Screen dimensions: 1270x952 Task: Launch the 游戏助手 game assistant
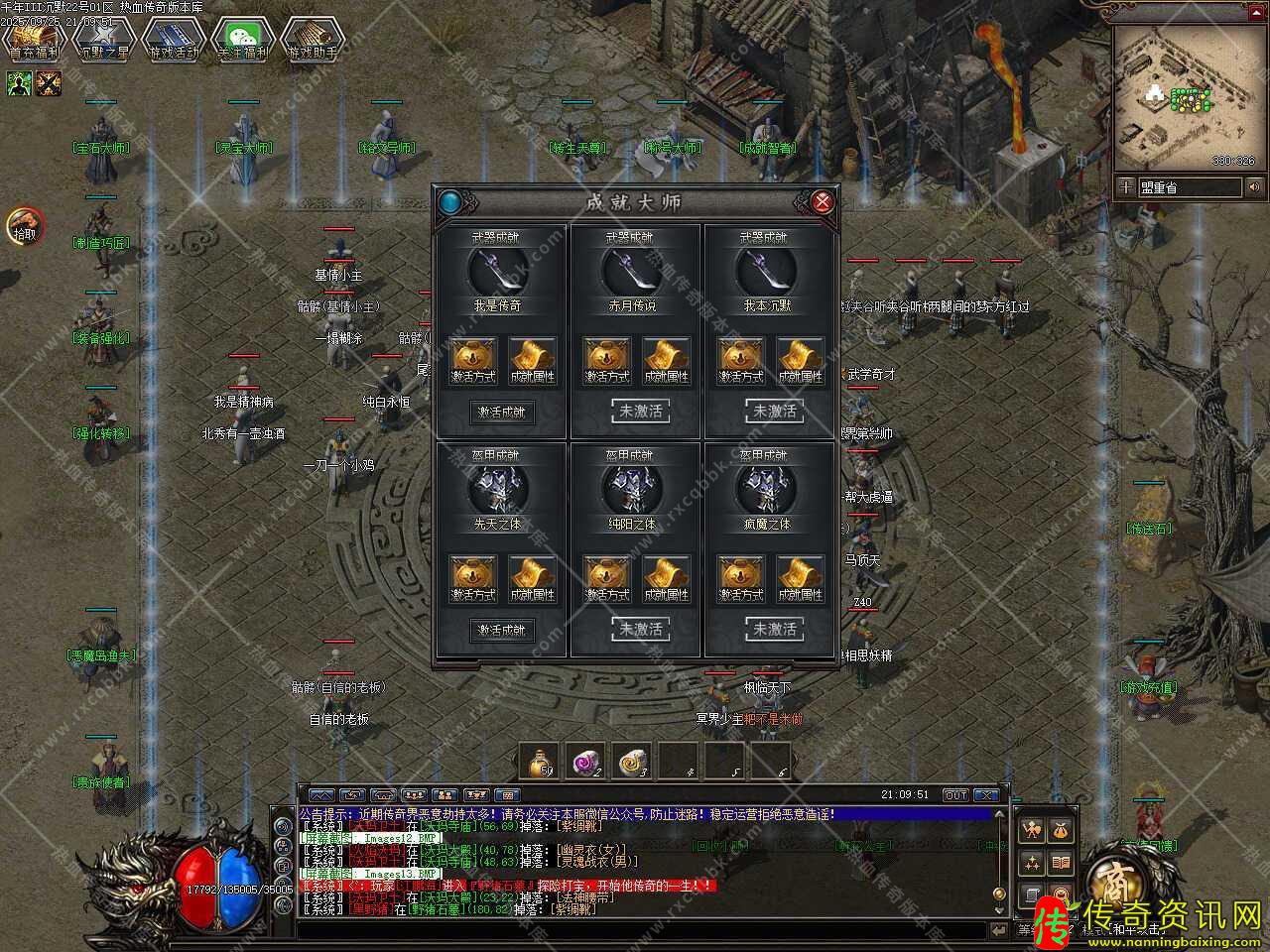point(312,40)
